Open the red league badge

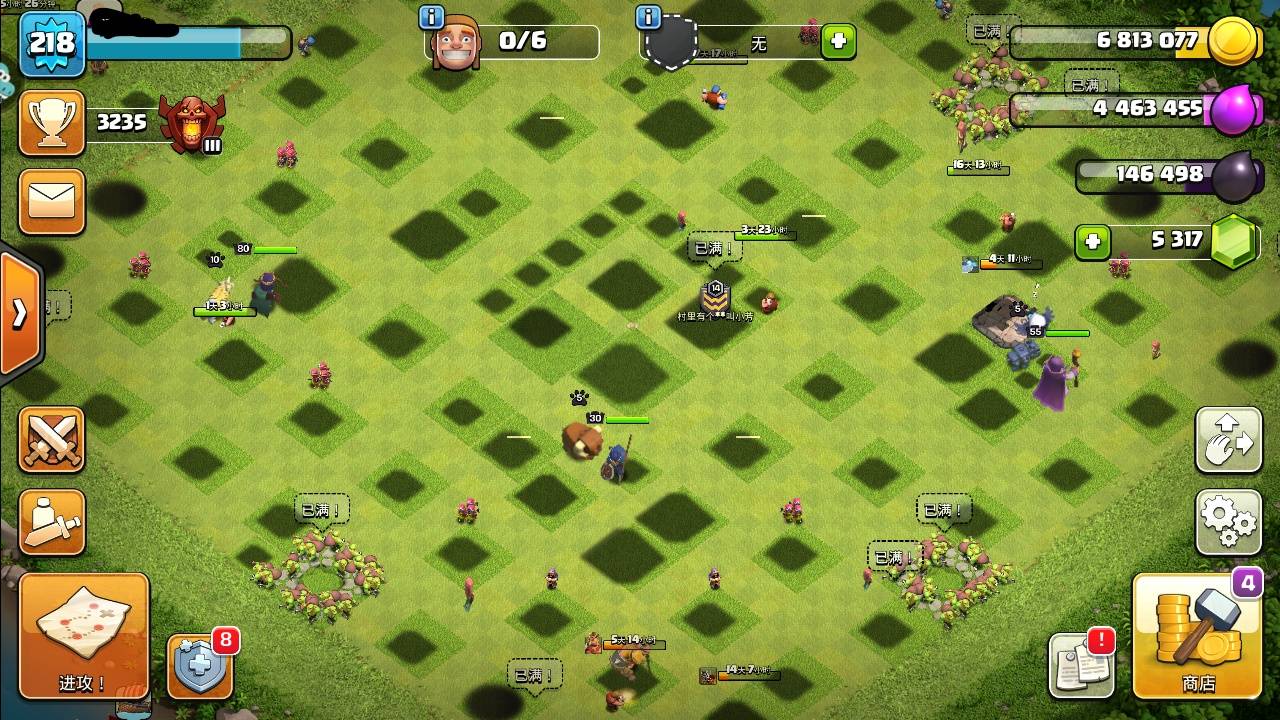191,123
